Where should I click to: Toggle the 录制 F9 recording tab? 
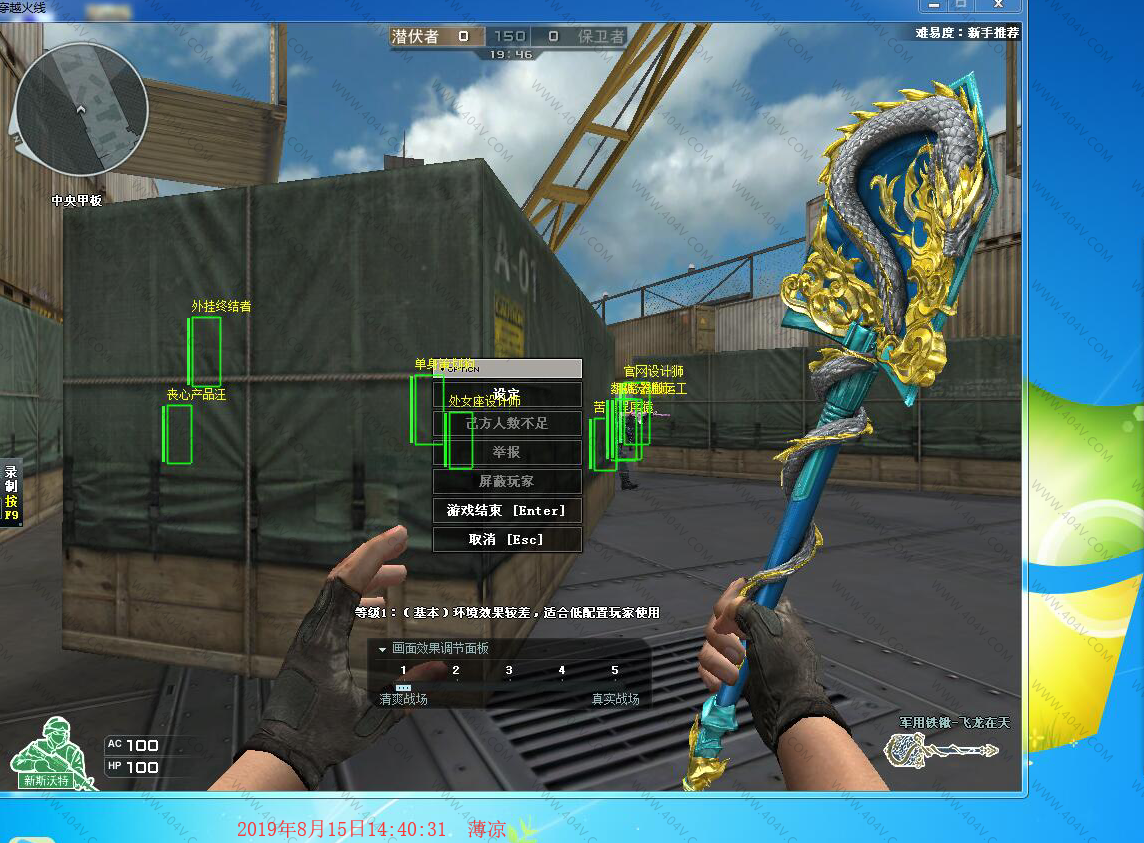pyautogui.click(x=11, y=494)
